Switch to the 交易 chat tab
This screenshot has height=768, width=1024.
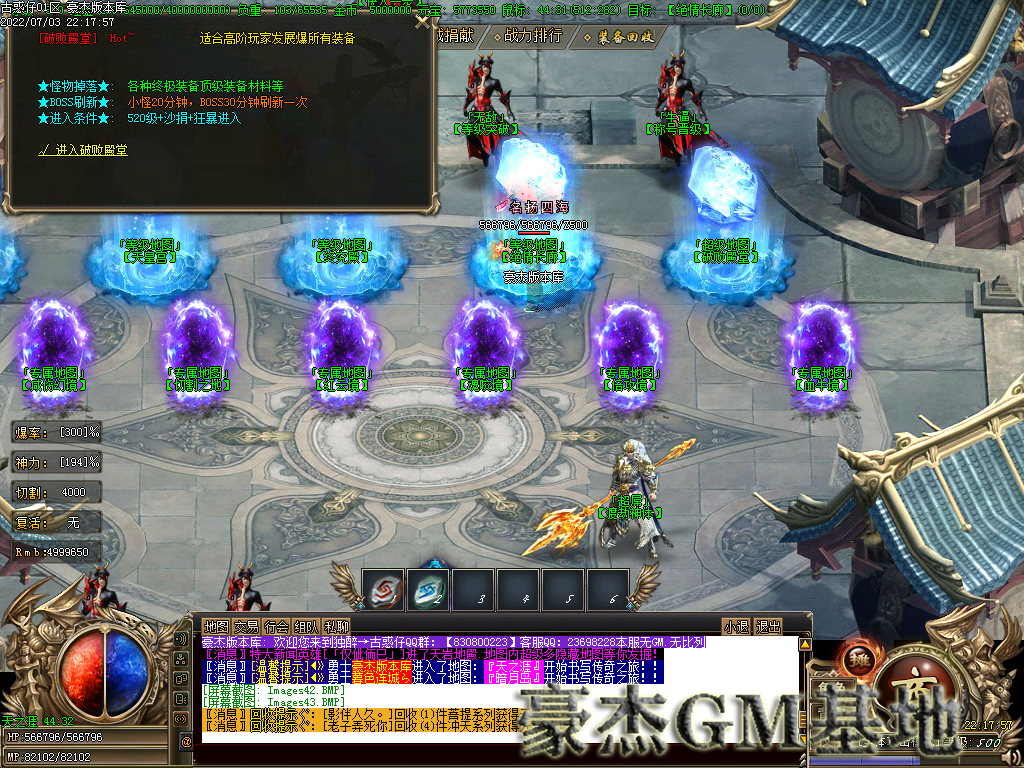246,626
